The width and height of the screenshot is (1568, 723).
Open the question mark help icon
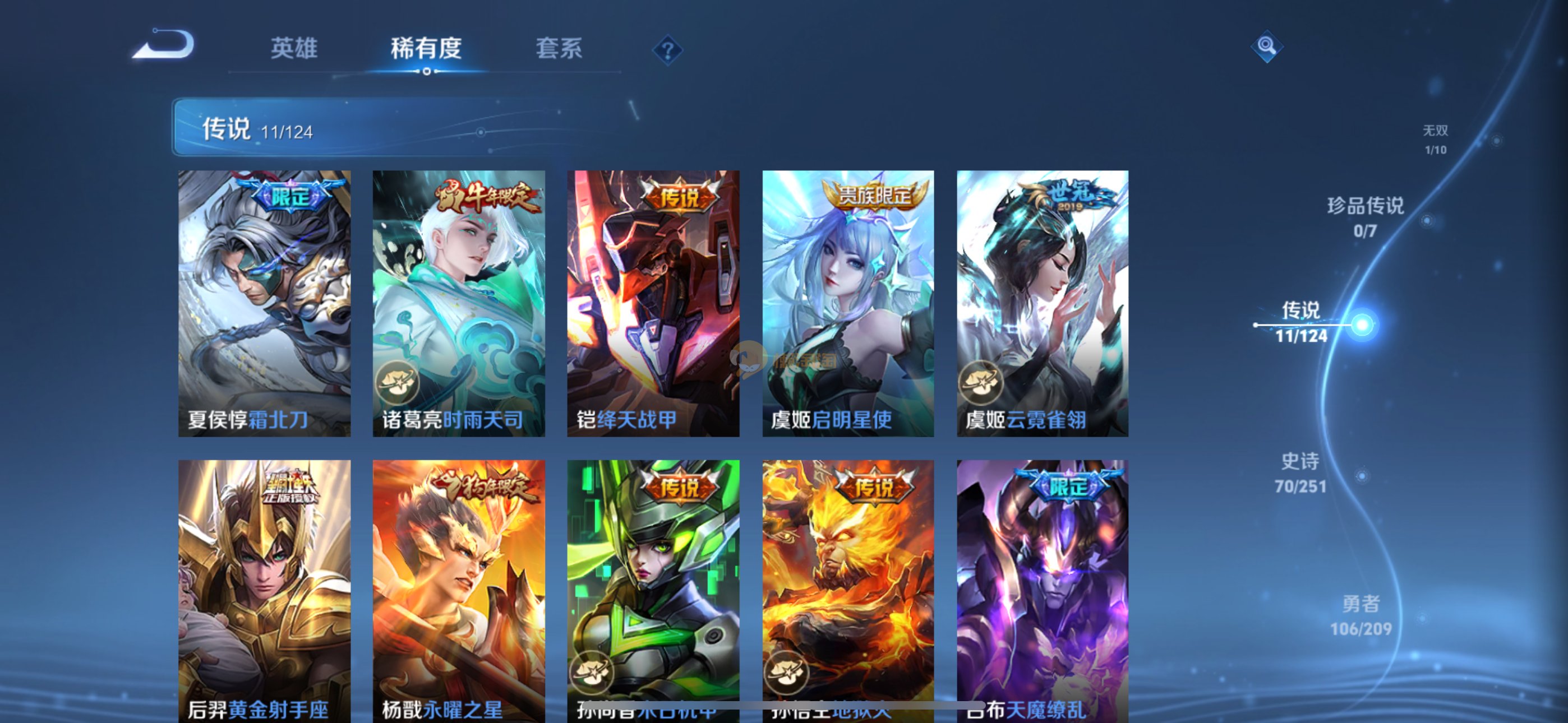(667, 50)
